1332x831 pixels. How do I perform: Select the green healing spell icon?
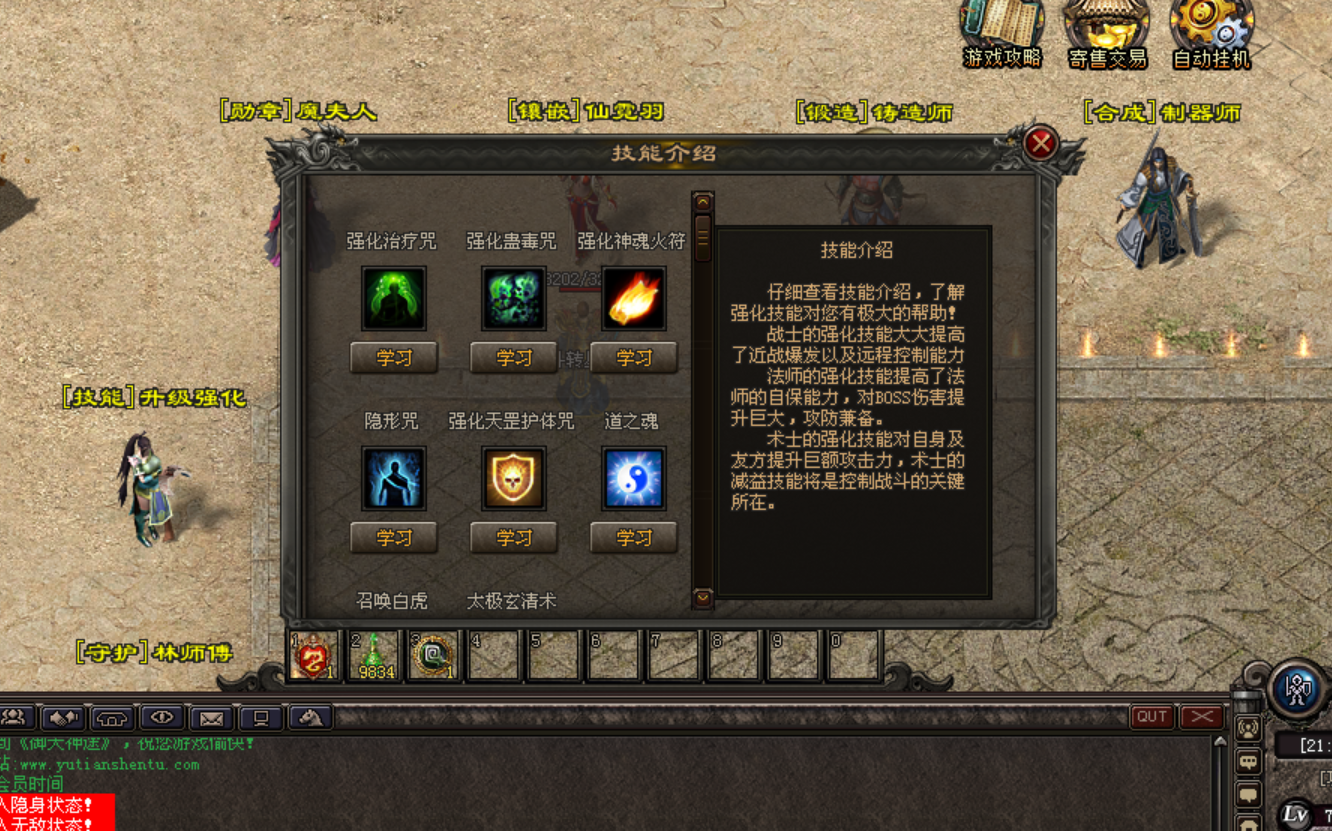tap(393, 298)
